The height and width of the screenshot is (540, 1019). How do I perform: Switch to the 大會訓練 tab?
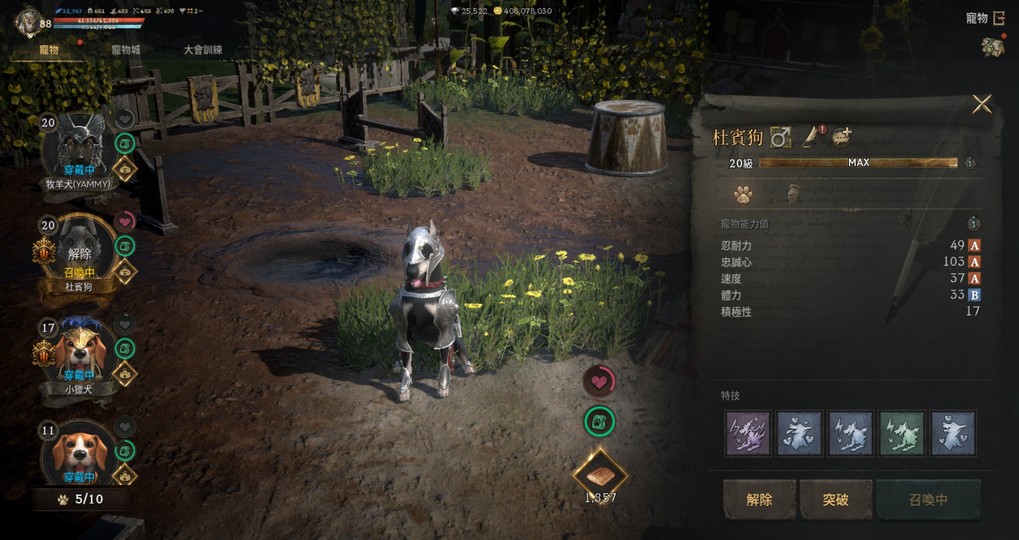pyautogui.click(x=203, y=49)
